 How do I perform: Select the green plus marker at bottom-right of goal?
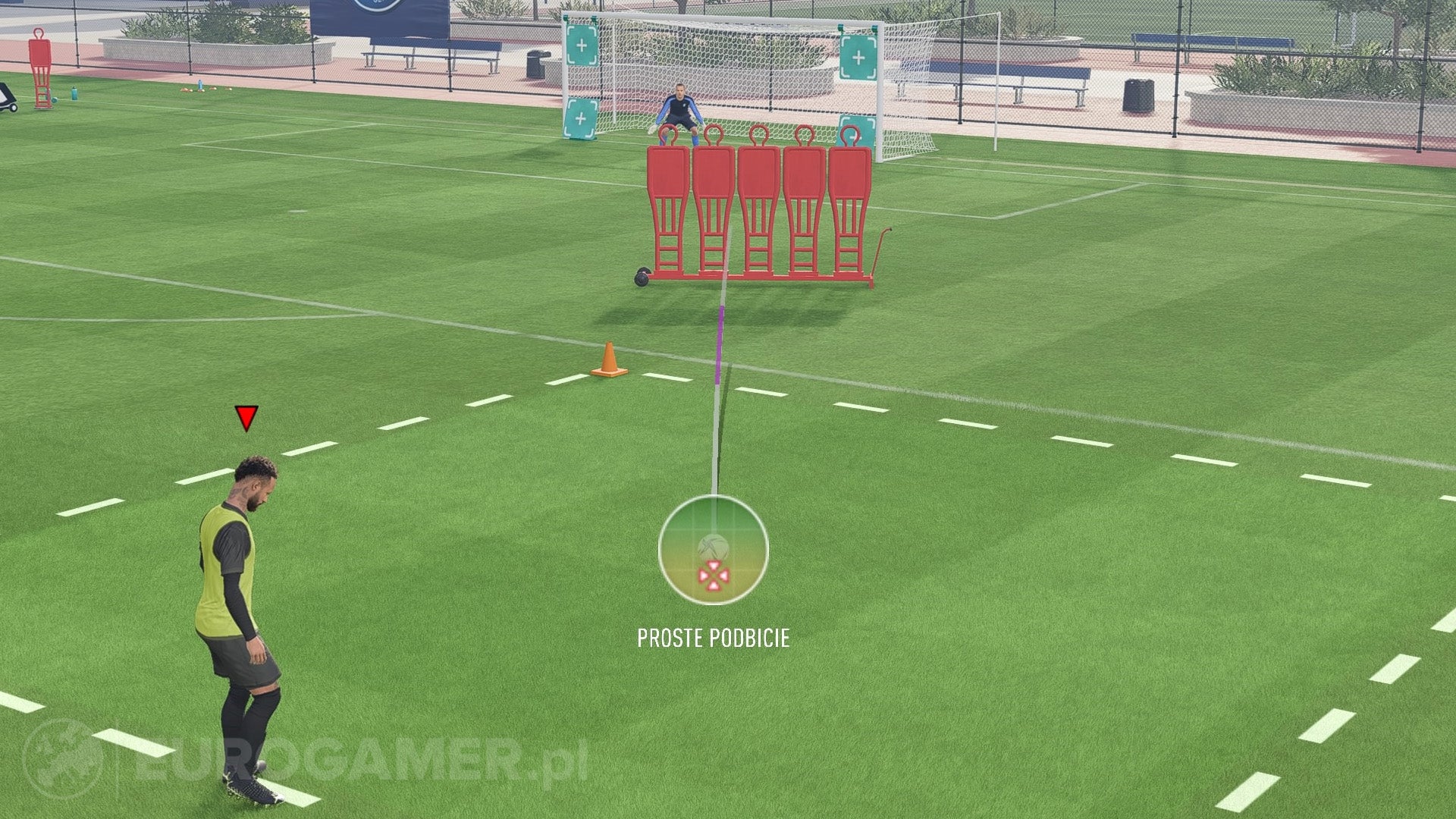point(858,129)
